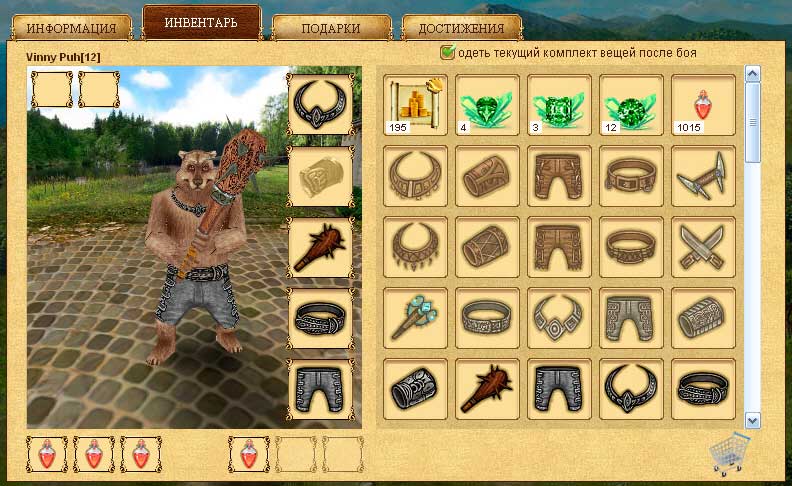The width and height of the screenshot is (792, 486).
Task: Switch to the Информация tab
Action: (71, 28)
